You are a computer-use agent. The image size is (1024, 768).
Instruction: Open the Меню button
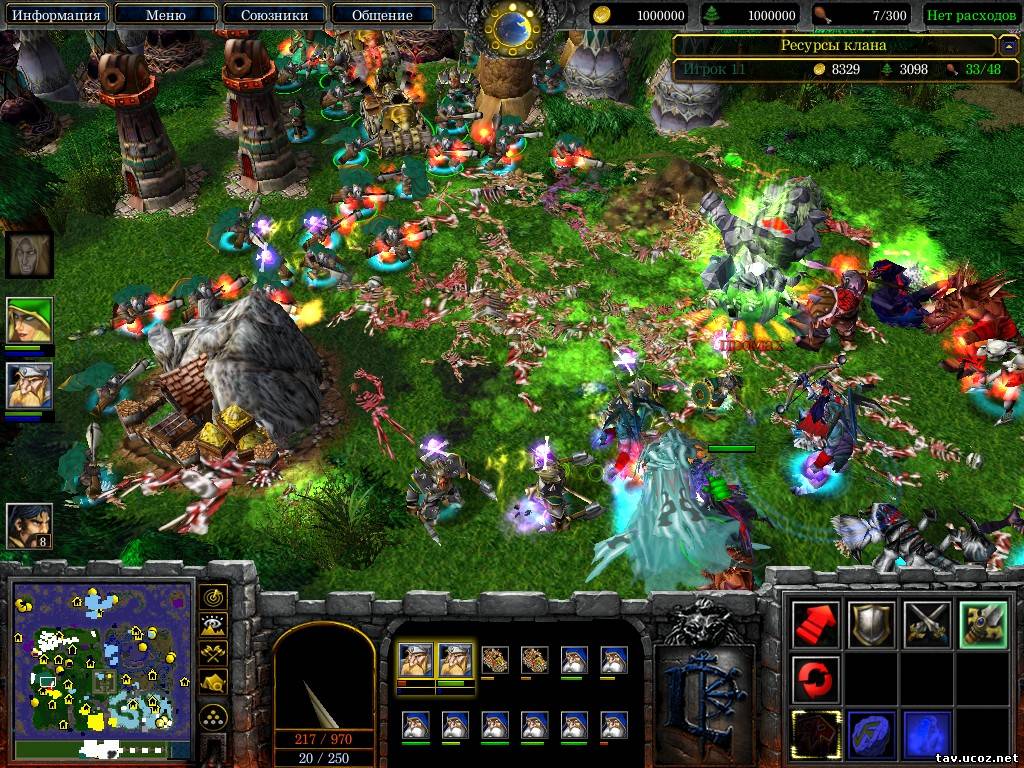pyautogui.click(x=164, y=15)
